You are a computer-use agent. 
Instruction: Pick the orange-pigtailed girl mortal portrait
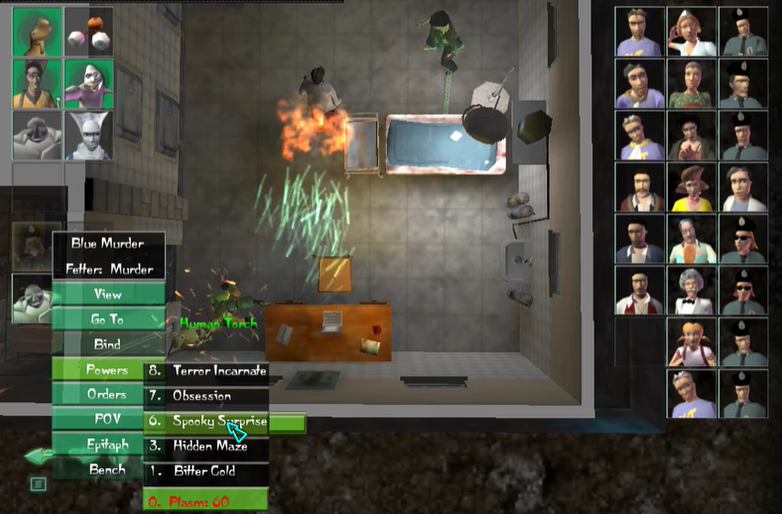point(691,342)
